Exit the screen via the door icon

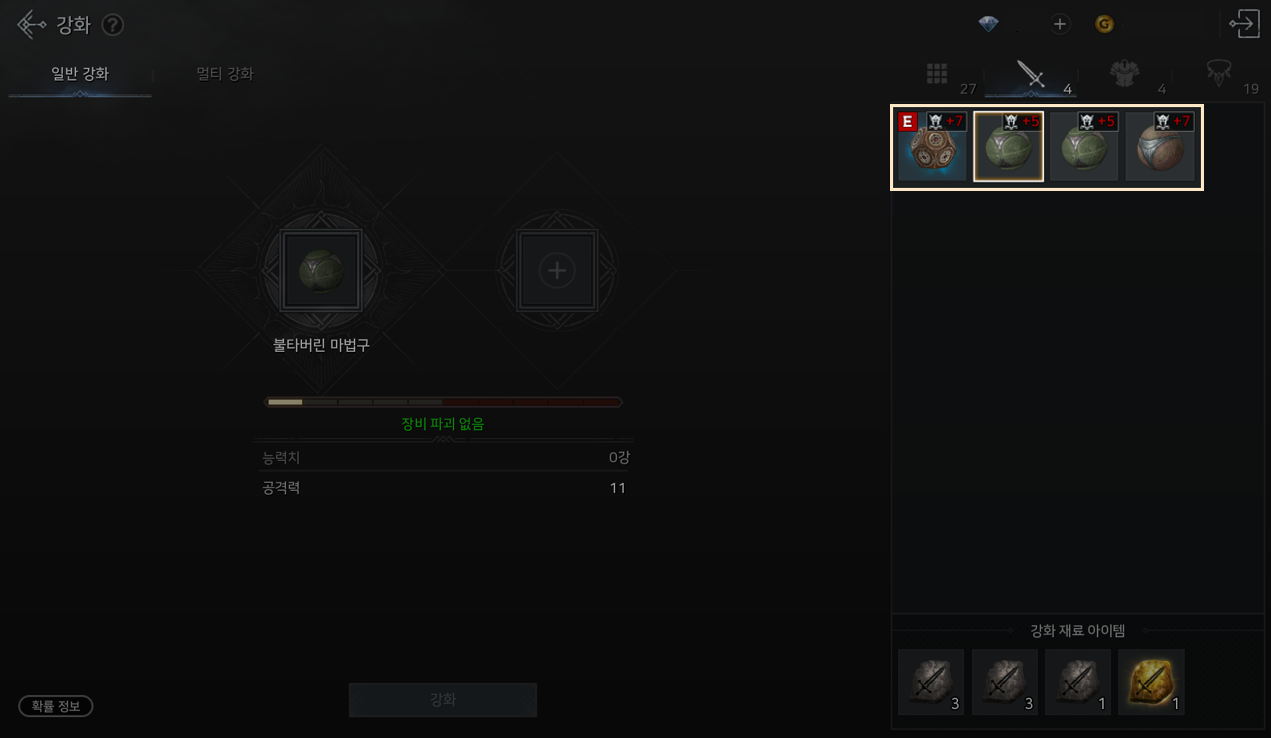point(1244,24)
